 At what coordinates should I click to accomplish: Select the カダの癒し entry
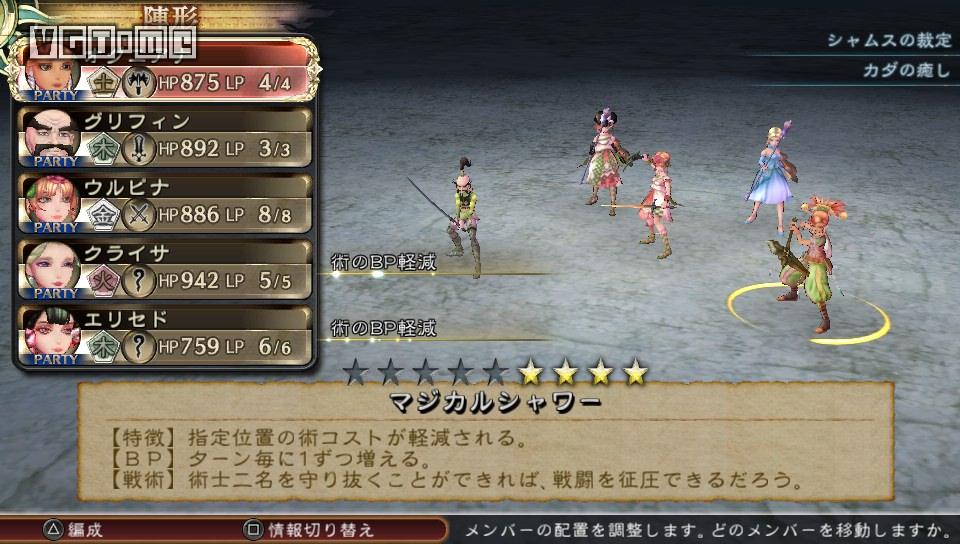[905, 71]
